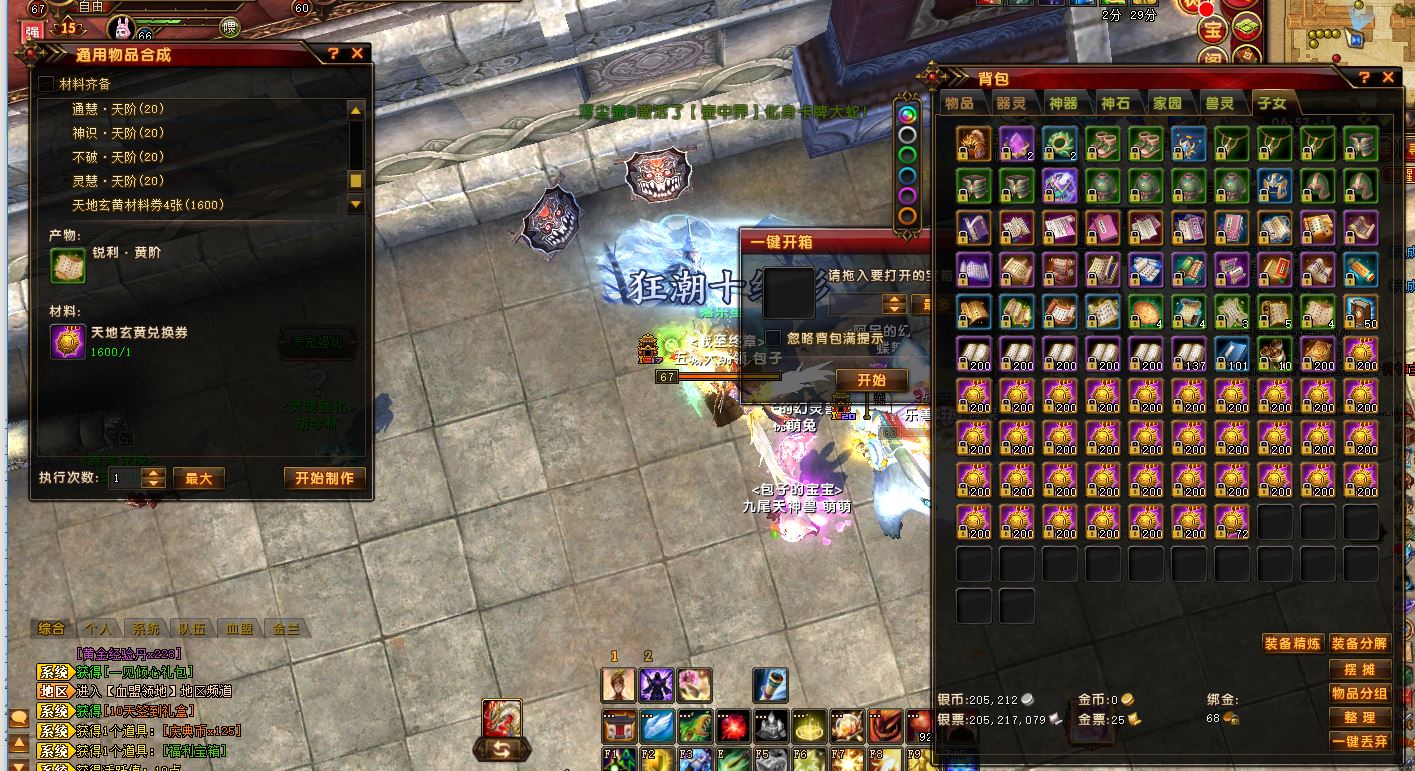The height and width of the screenshot is (771, 1415).
Task: Switch to the 器灵 bag tab
Action: click(x=1011, y=103)
